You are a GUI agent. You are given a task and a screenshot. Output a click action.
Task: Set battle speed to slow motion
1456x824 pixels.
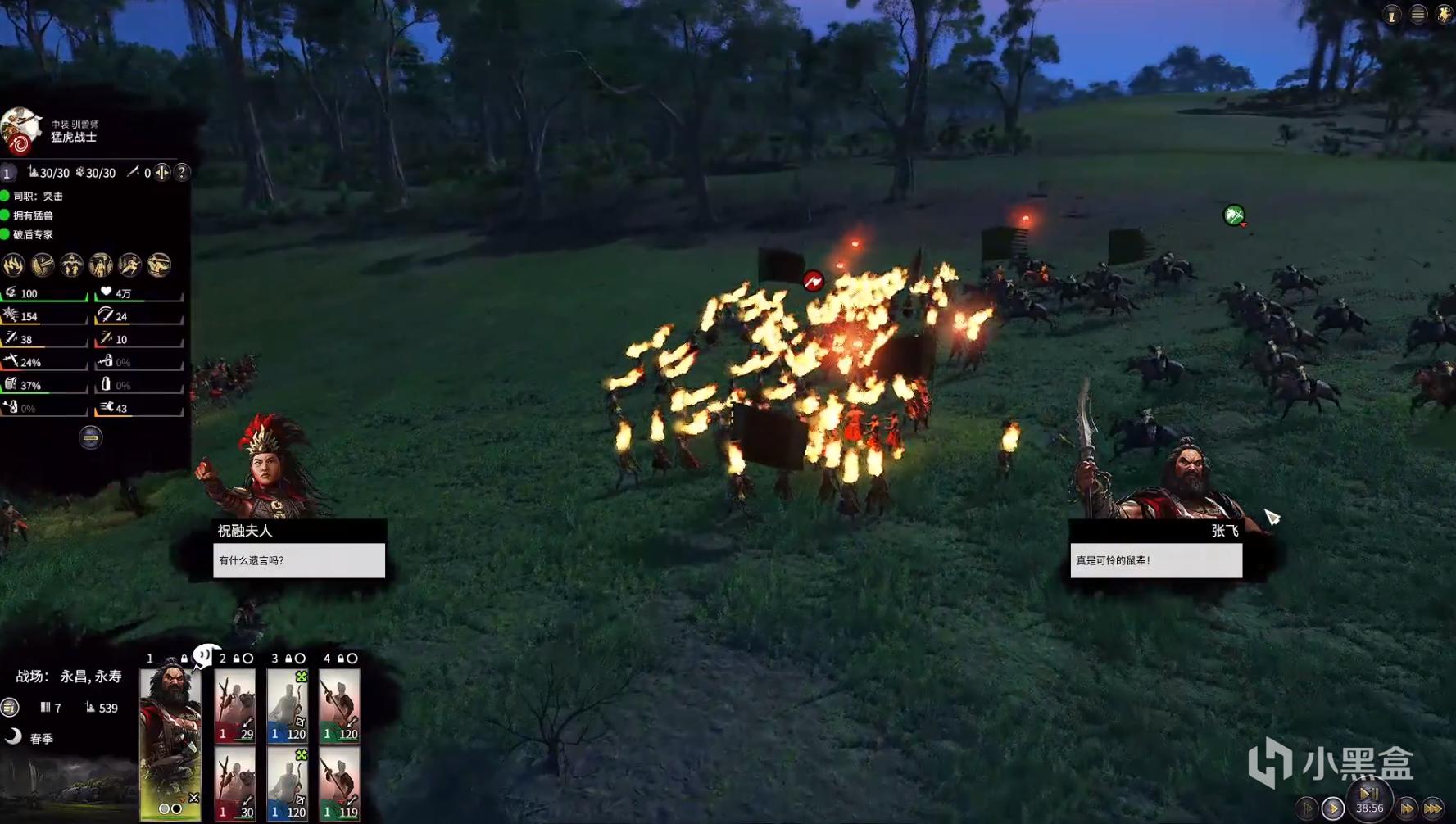[x=1307, y=809]
